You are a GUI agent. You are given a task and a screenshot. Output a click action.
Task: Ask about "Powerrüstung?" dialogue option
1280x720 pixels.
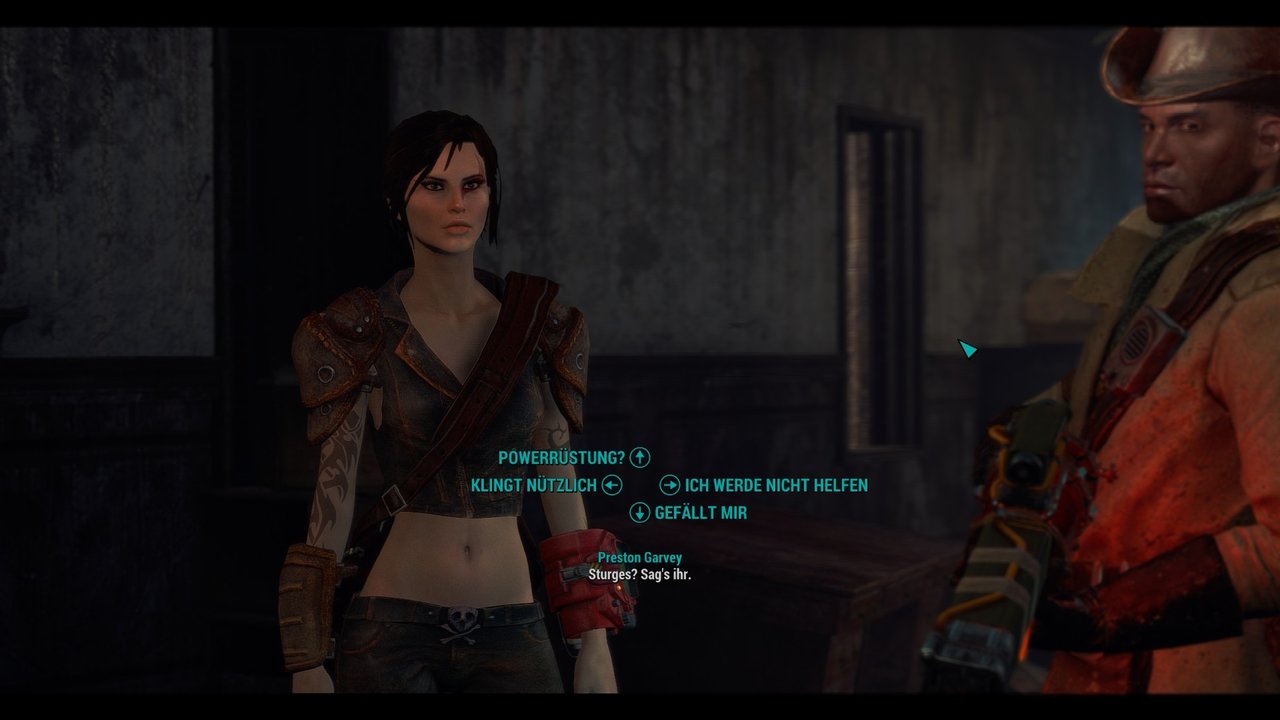[x=561, y=458]
